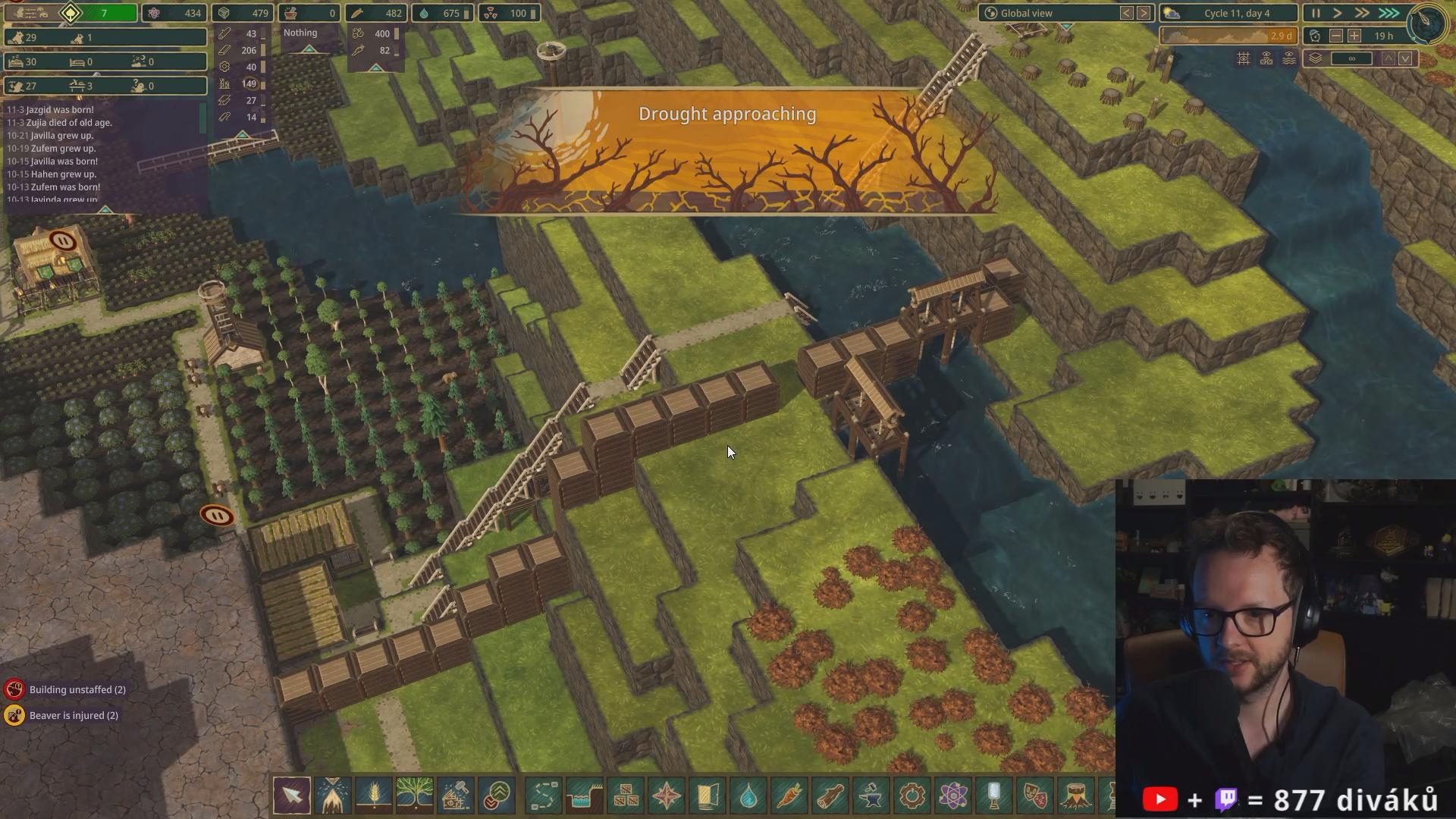Set game speed to triple arrows
The image size is (1456, 819).
coord(1389,13)
